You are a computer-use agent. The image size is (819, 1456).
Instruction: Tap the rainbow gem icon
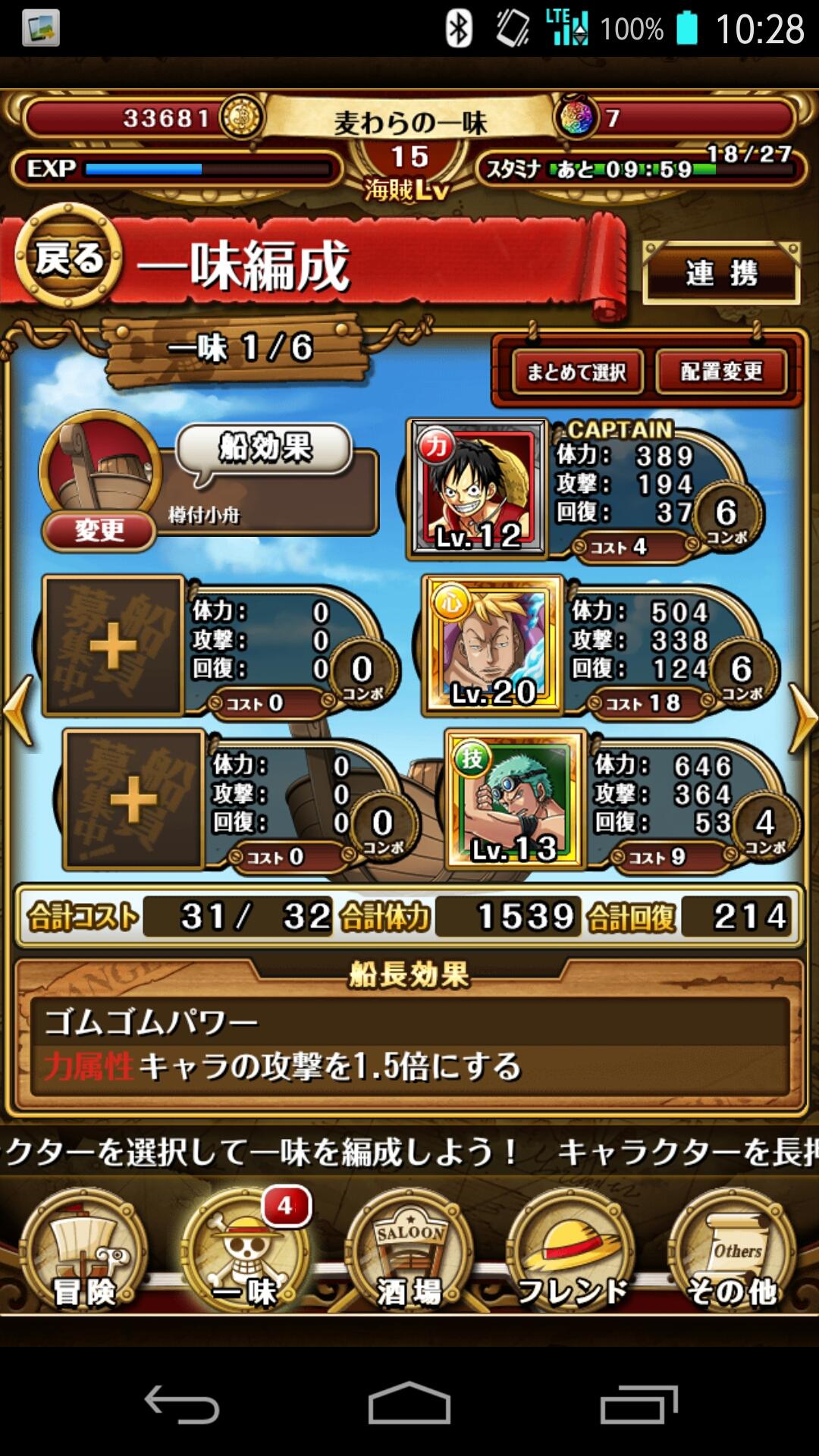(x=578, y=118)
